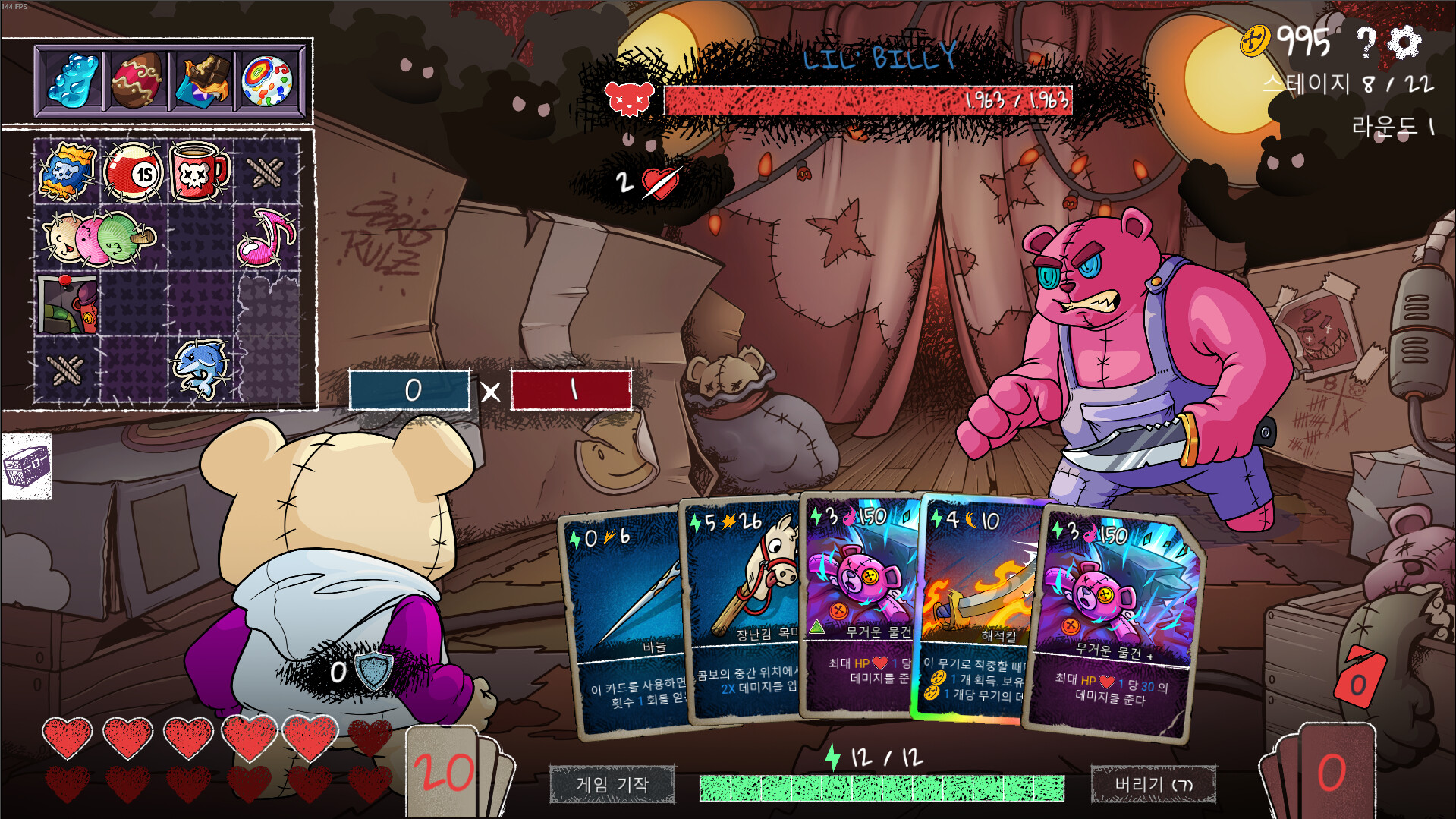Click the red 15 billiard ball relic
Viewport: 1456px width, 819px height.
[134, 172]
